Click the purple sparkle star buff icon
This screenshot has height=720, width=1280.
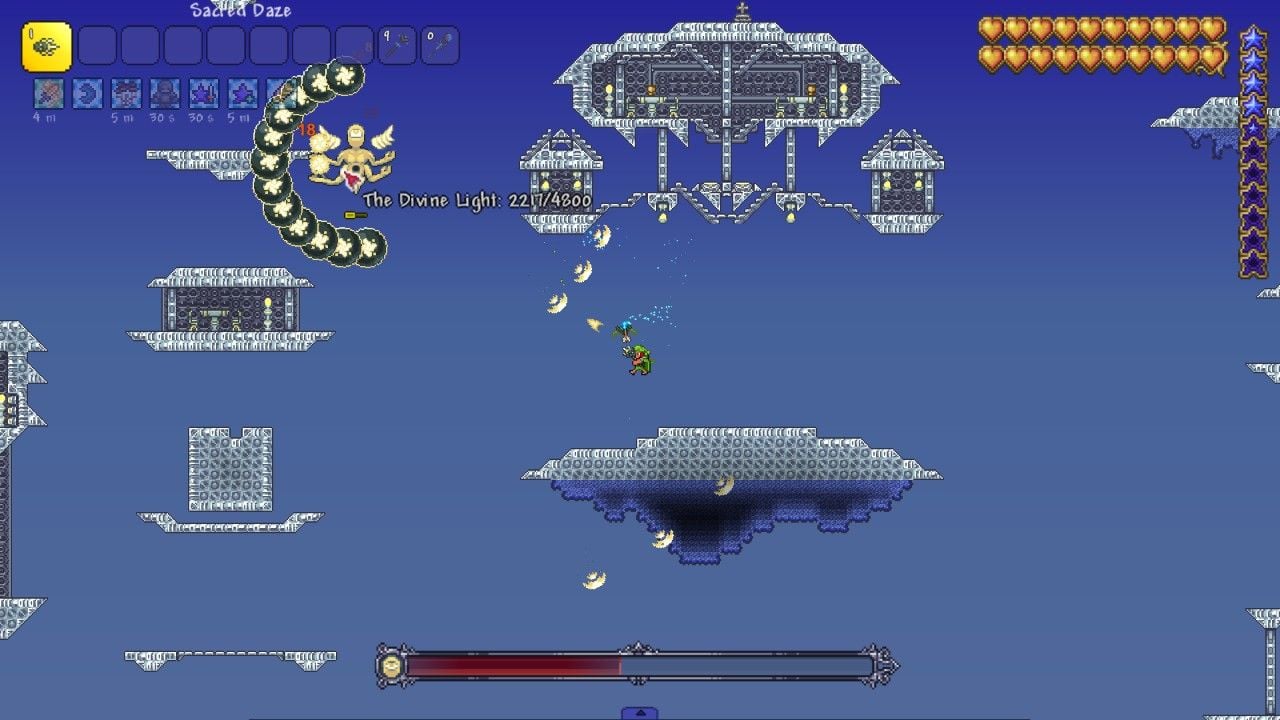pos(243,93)
